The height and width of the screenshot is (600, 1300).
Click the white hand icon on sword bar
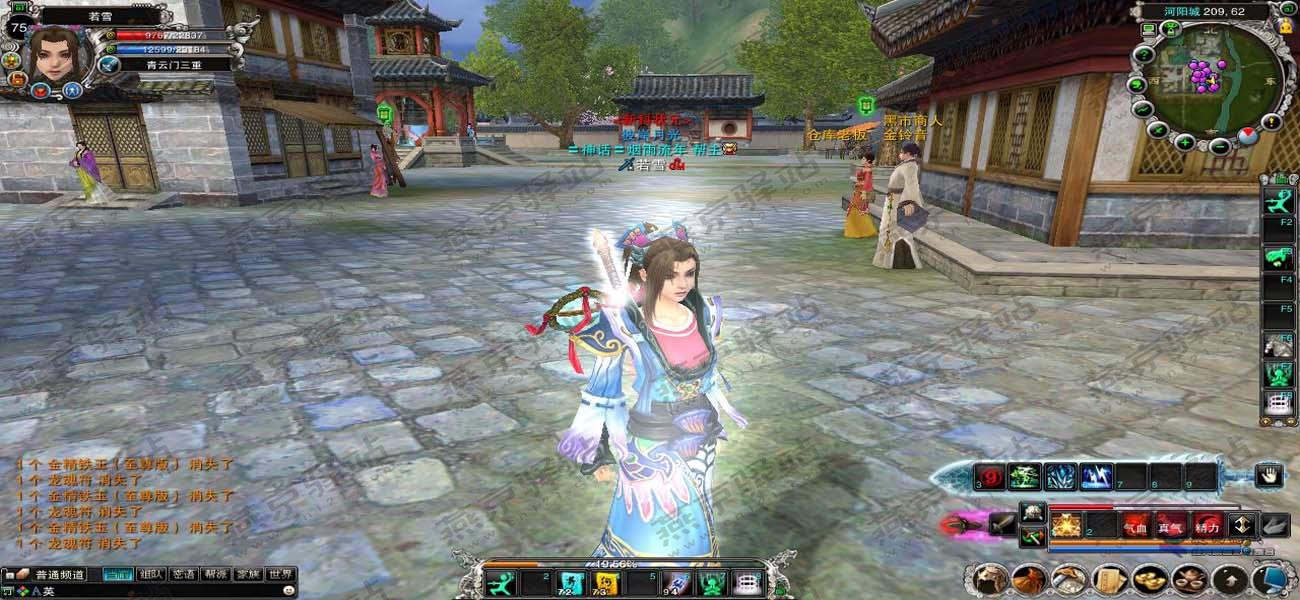[x=1269, y=476]
